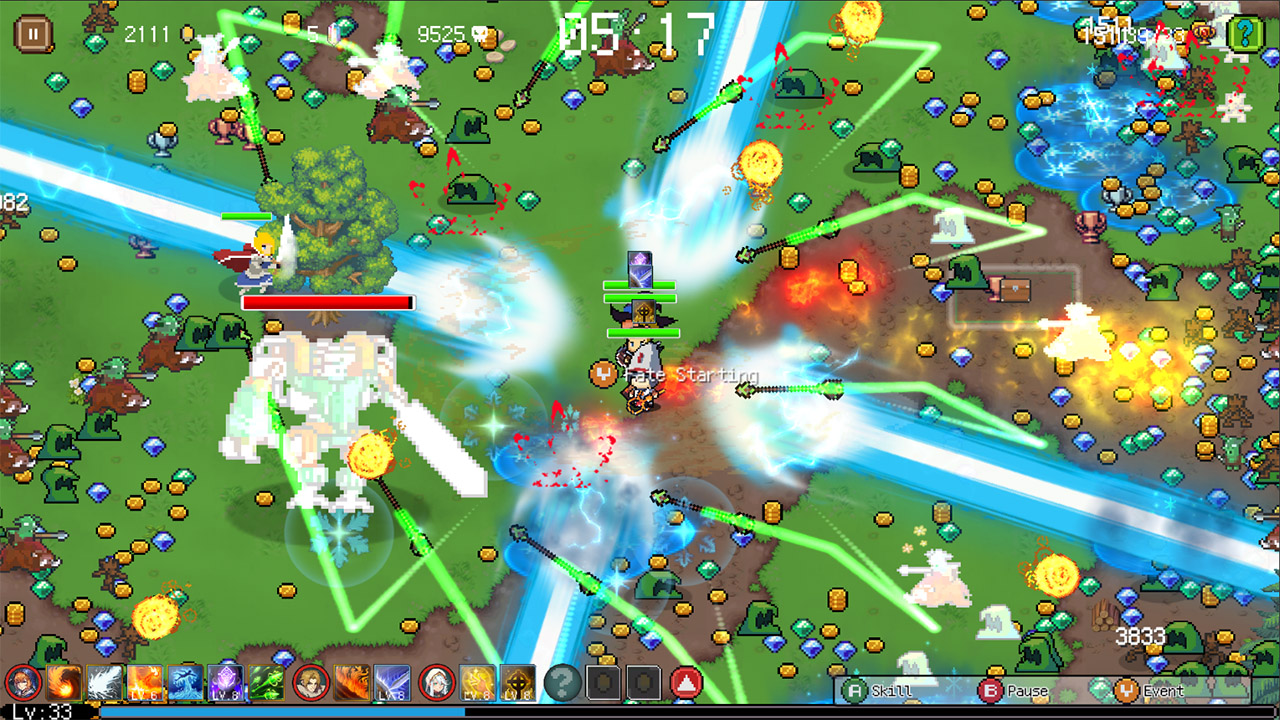The height and width of the screenshot is (720, 1280).
Task: Select the fireball skill icon
Action: 63,682
